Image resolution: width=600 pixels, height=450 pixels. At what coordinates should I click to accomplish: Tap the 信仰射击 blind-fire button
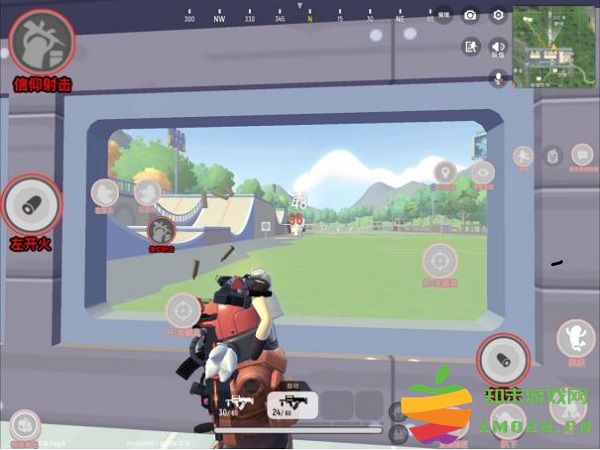click(x=34, y=42)
